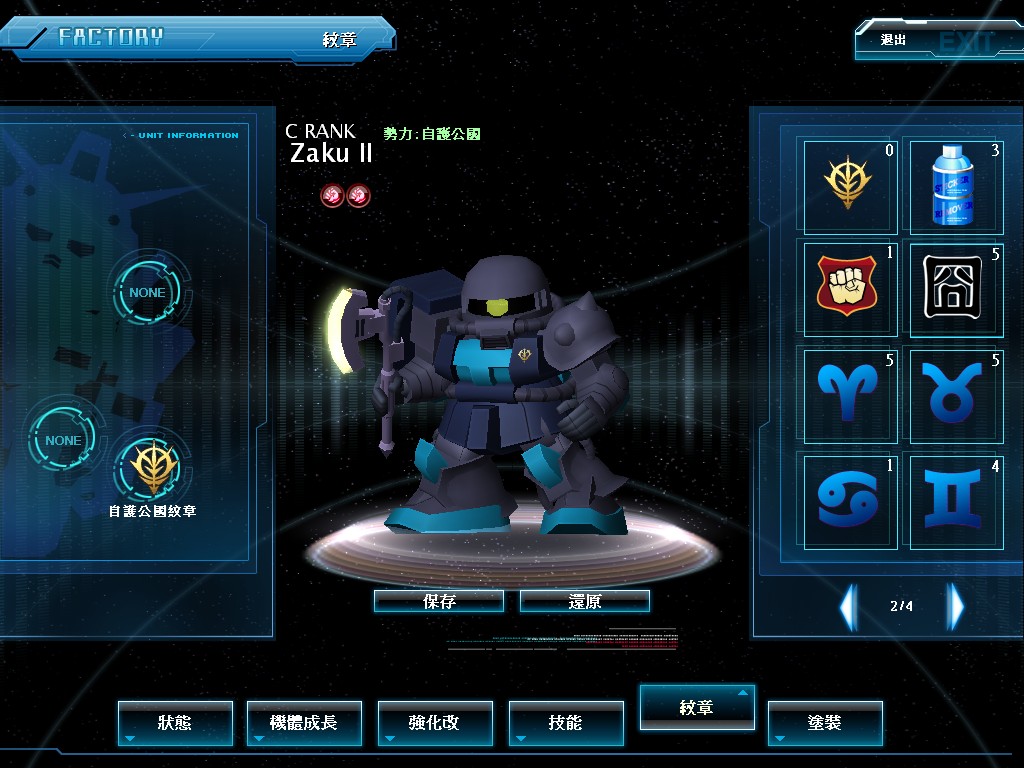Go to the previous emblem page
Screen dimensions: 1024x768
point(848,606)
